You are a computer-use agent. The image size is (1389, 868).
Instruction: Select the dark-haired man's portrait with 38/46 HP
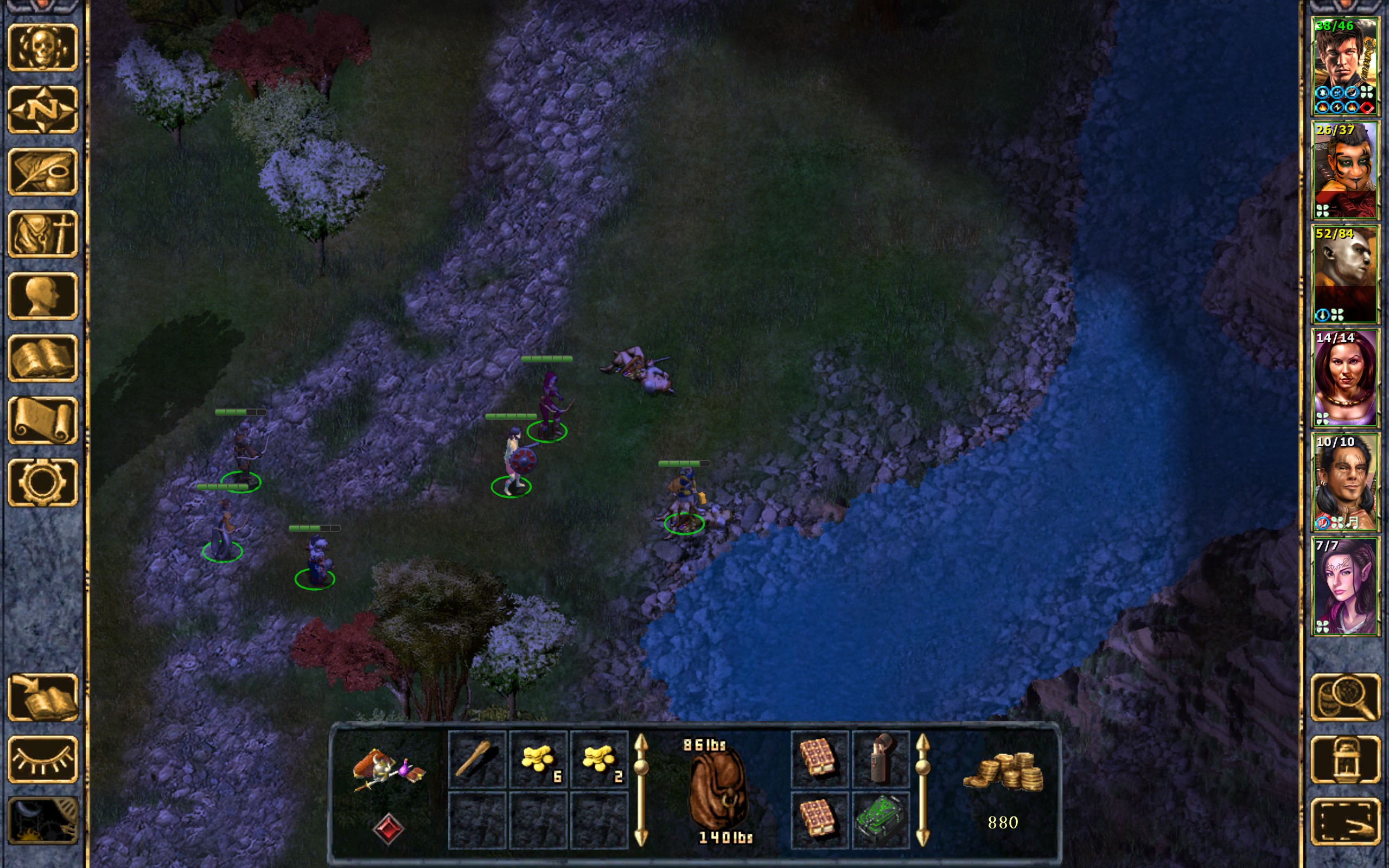coord(1345,67)
